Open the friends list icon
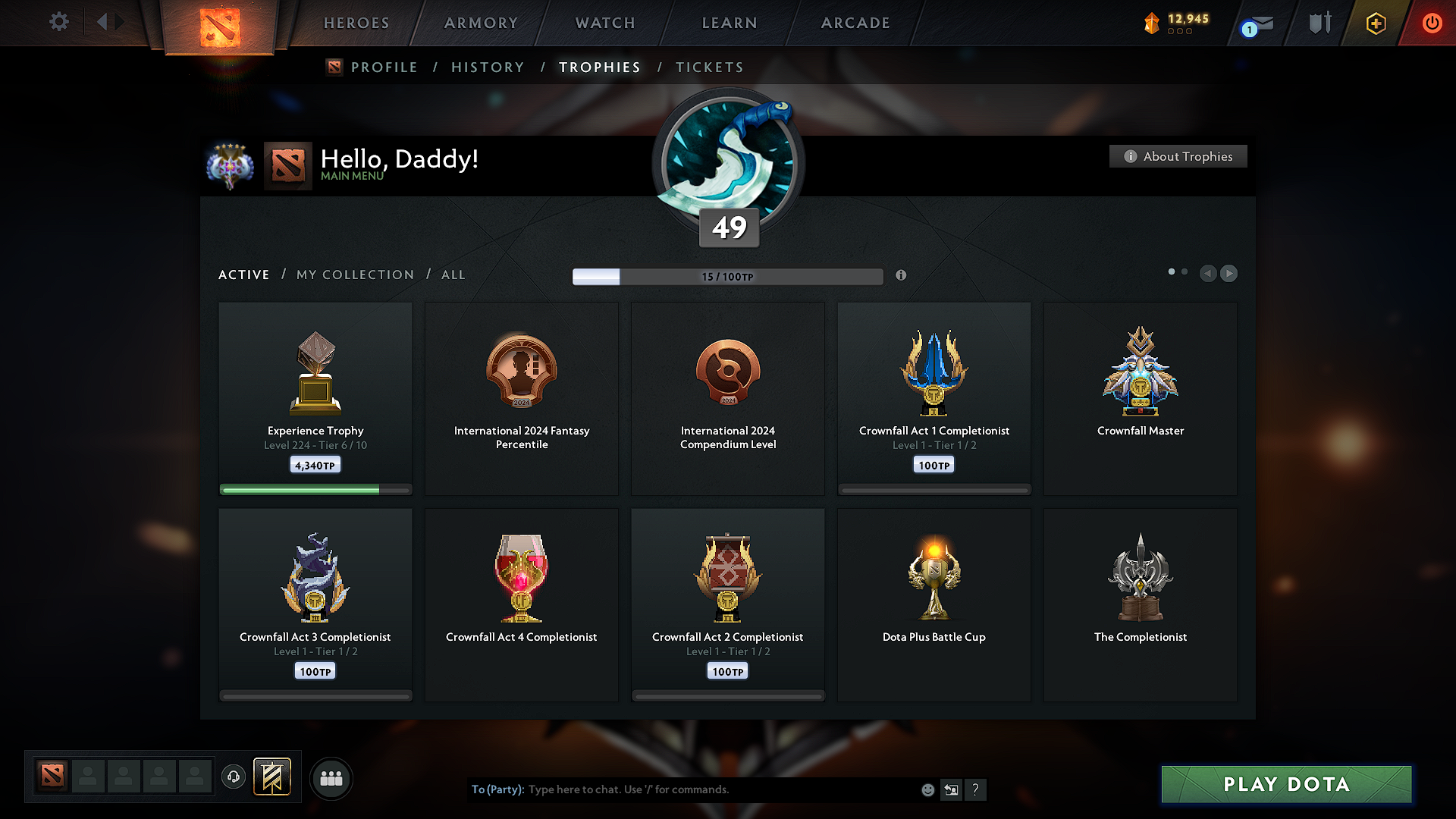Screen dimensions: 1456x819 pos(331,778)
